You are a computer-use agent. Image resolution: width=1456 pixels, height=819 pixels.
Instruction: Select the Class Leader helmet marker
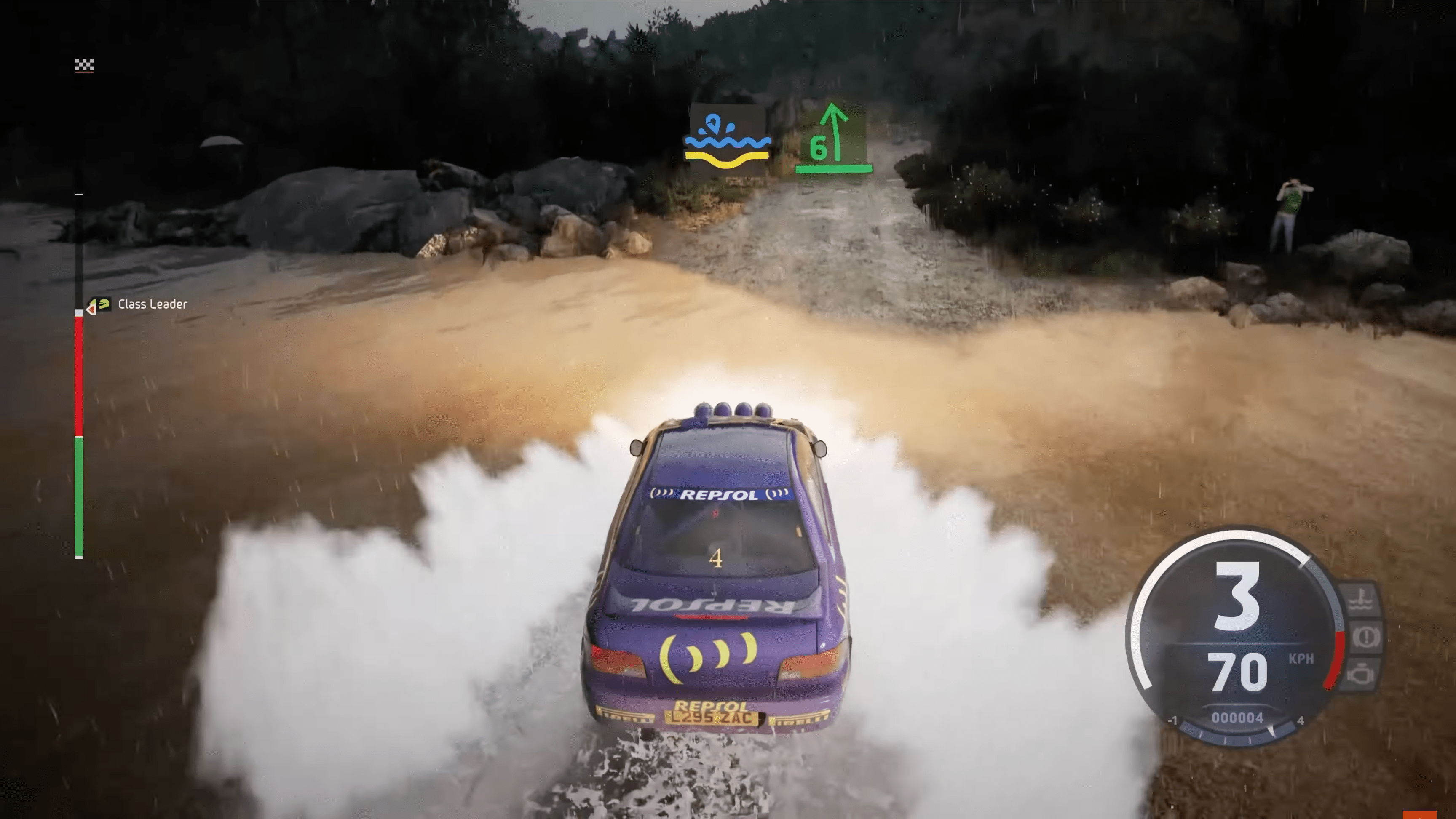pyautogui.click(x=102, y=305)
